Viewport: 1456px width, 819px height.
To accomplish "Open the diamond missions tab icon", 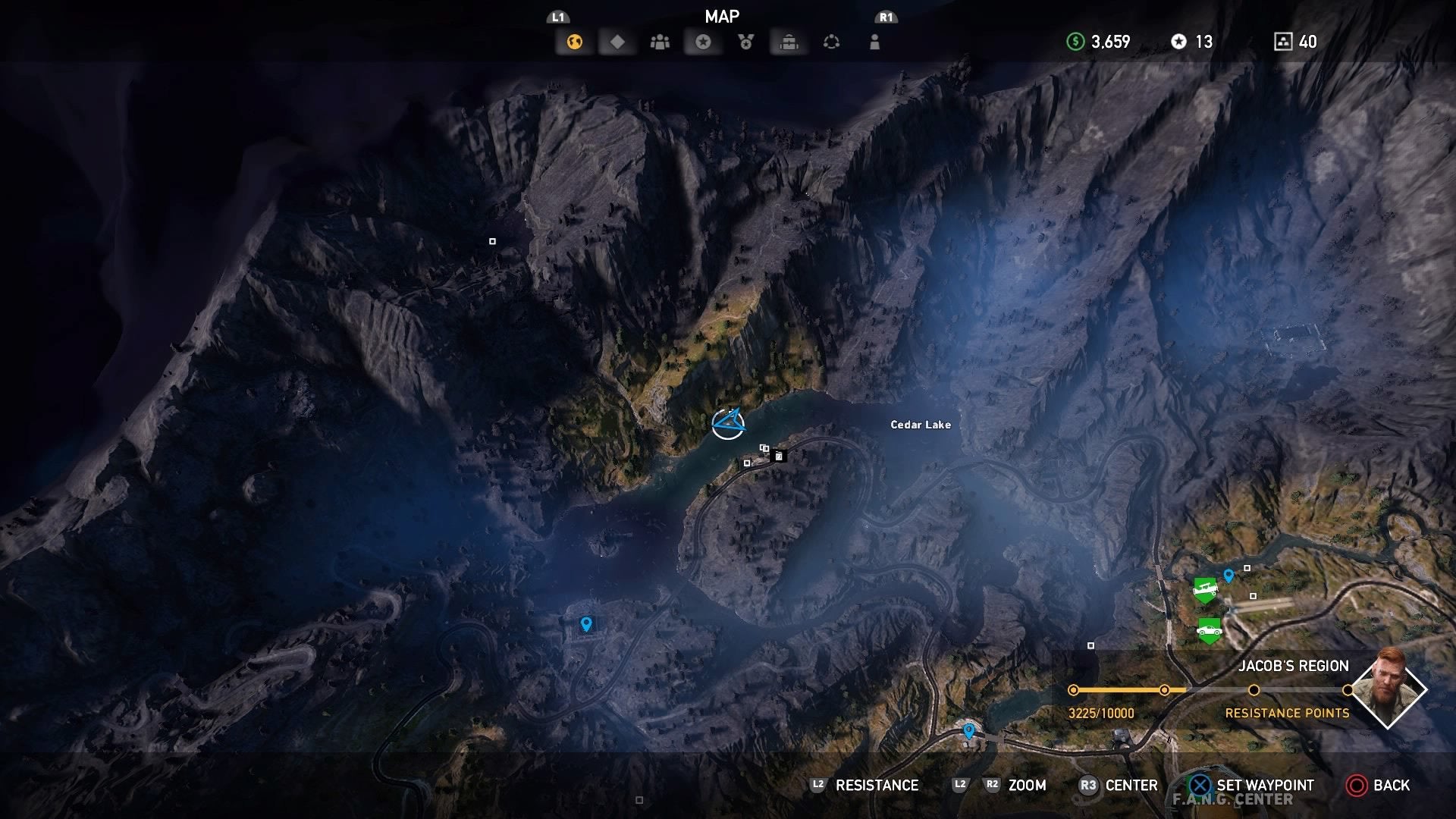I will pyautogui.click(x=617, y=42).
